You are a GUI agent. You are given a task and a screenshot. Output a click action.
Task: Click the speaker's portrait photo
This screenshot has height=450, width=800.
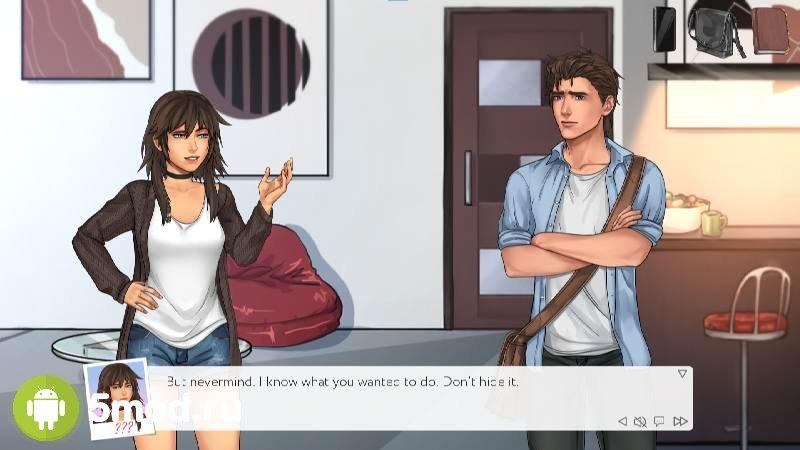pyautogui.click(x=112, y=397)
